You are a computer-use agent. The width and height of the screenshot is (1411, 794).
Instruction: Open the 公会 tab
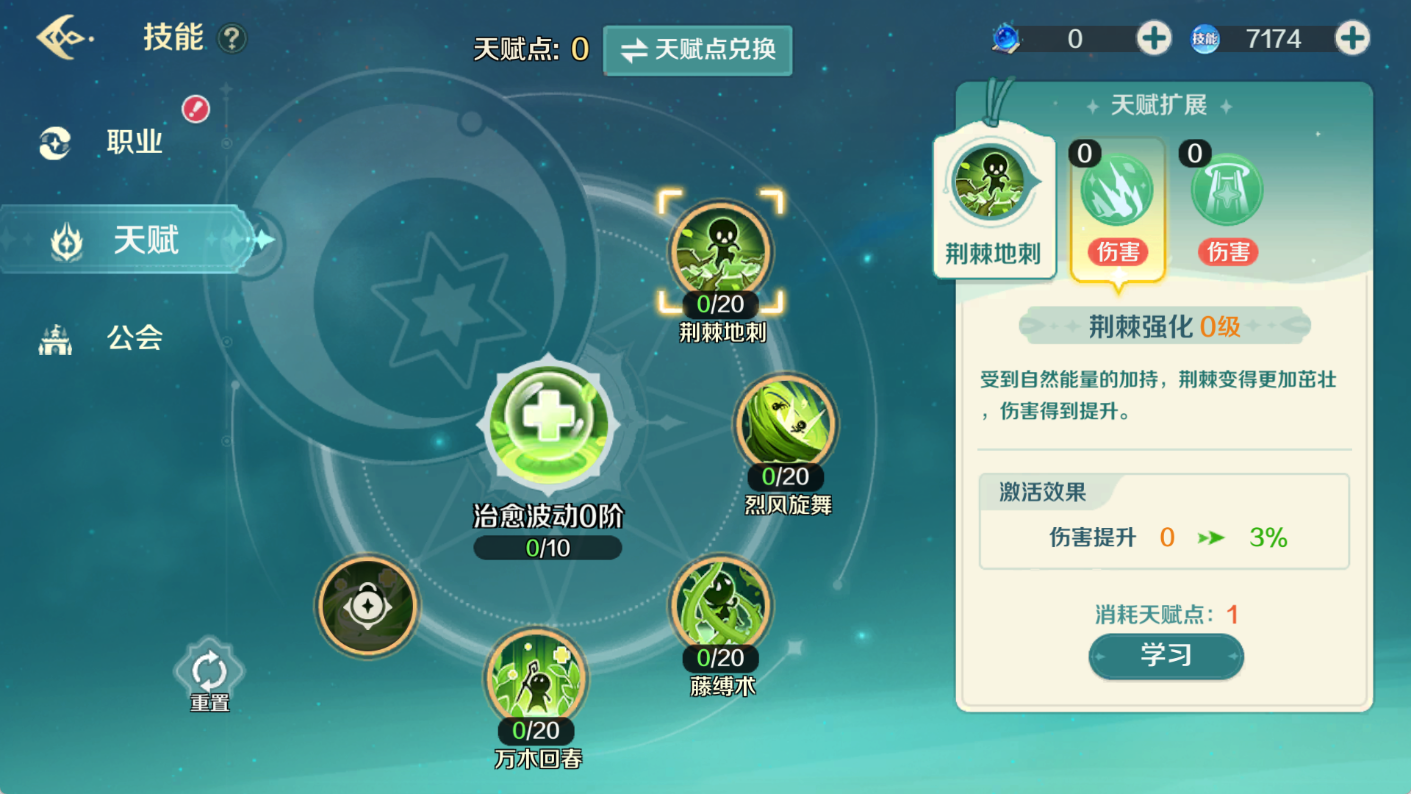[x=134, y=338]
